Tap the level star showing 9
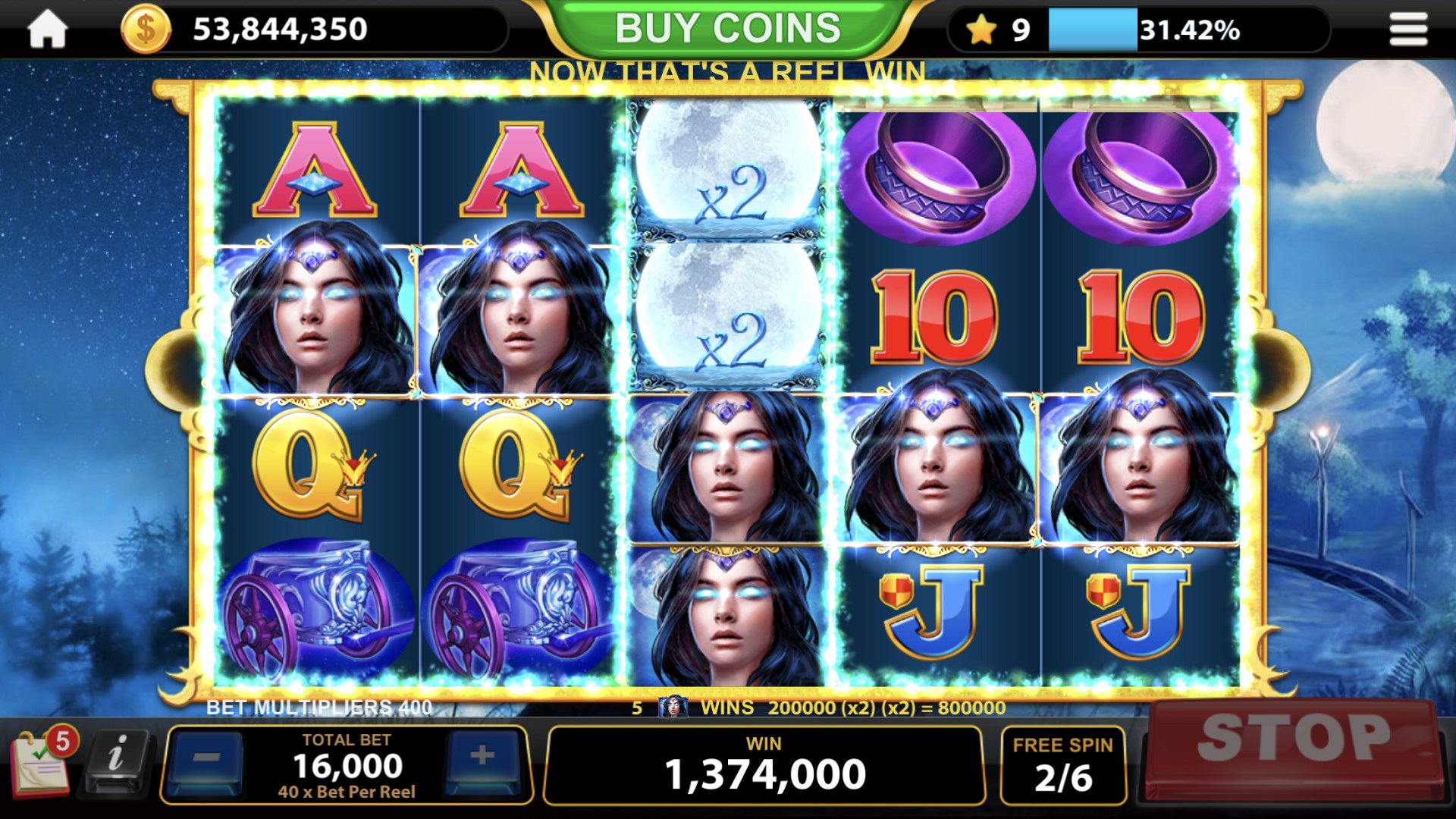Image resolution: width=1456 pixels, height=819 pixels. click(x=983, y=28)
